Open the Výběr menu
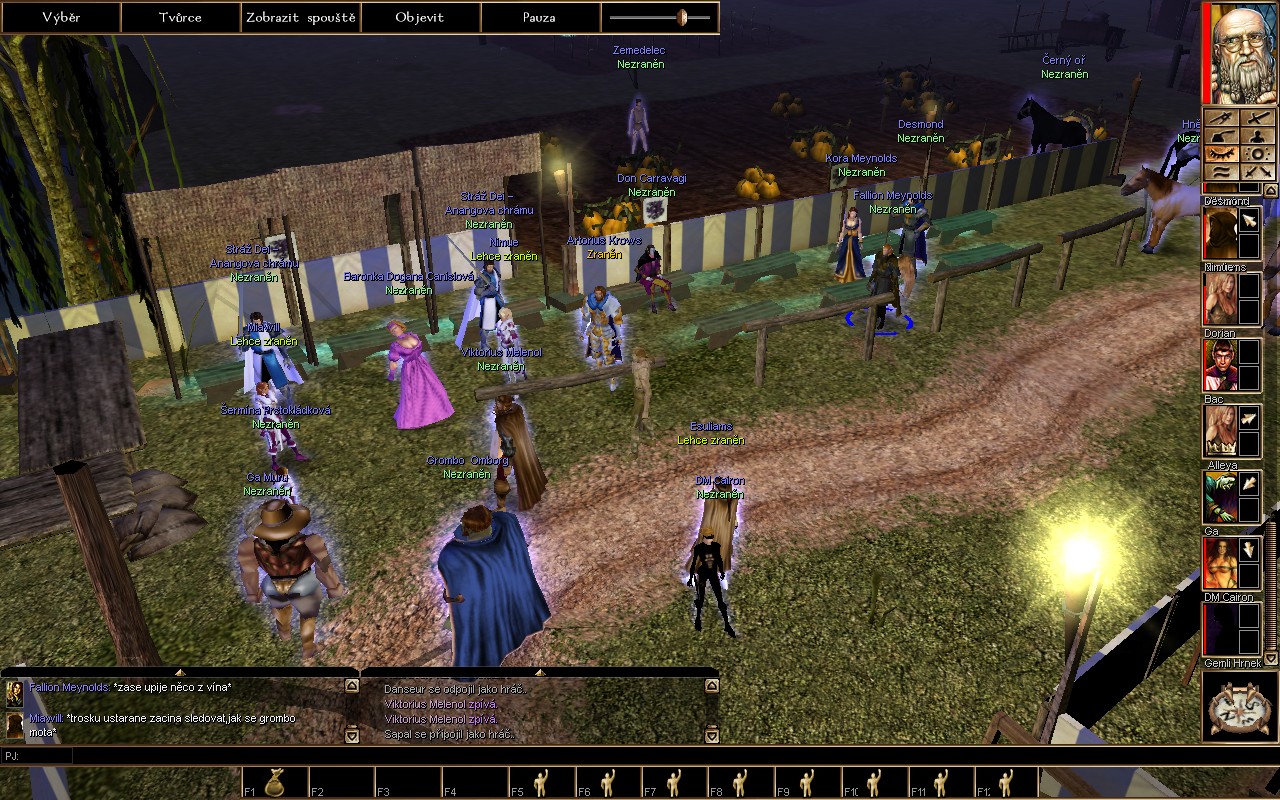This screenshot has height=800, width=1280. [x=61, y=18]
